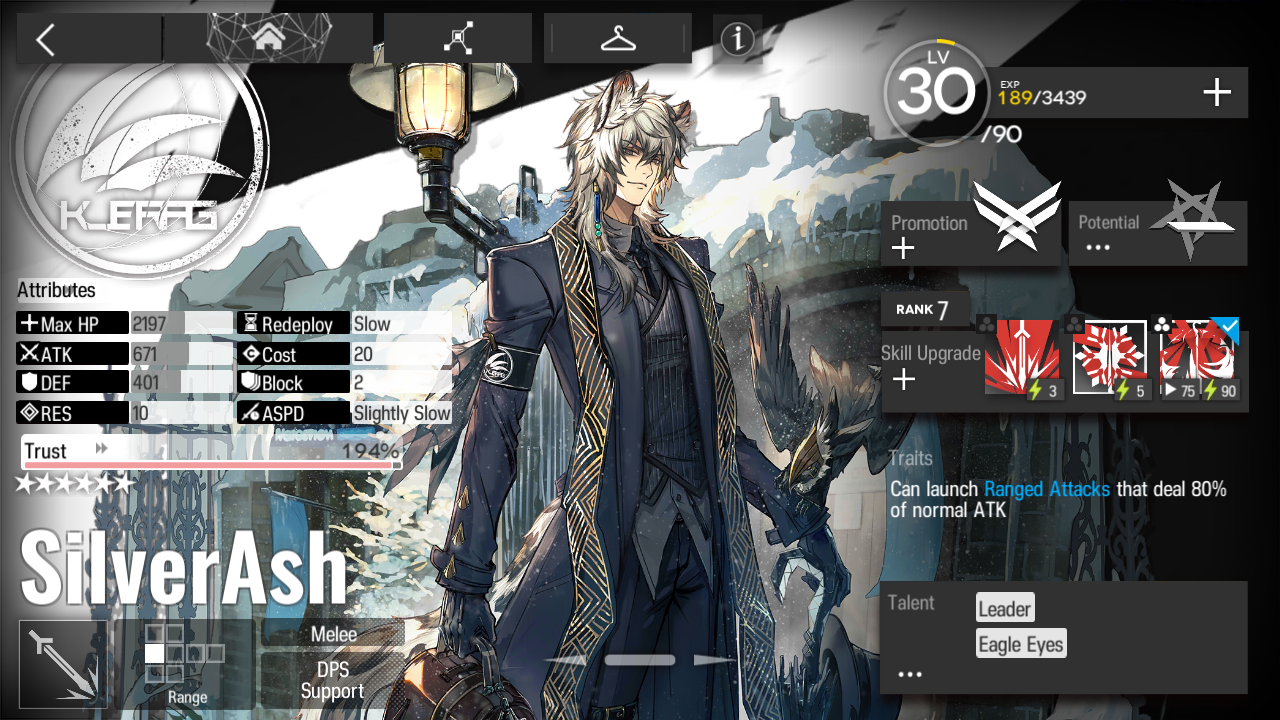1280x720 pixels.
Task: Open the outfit hanger menu
Action: [x=618, y=39]
